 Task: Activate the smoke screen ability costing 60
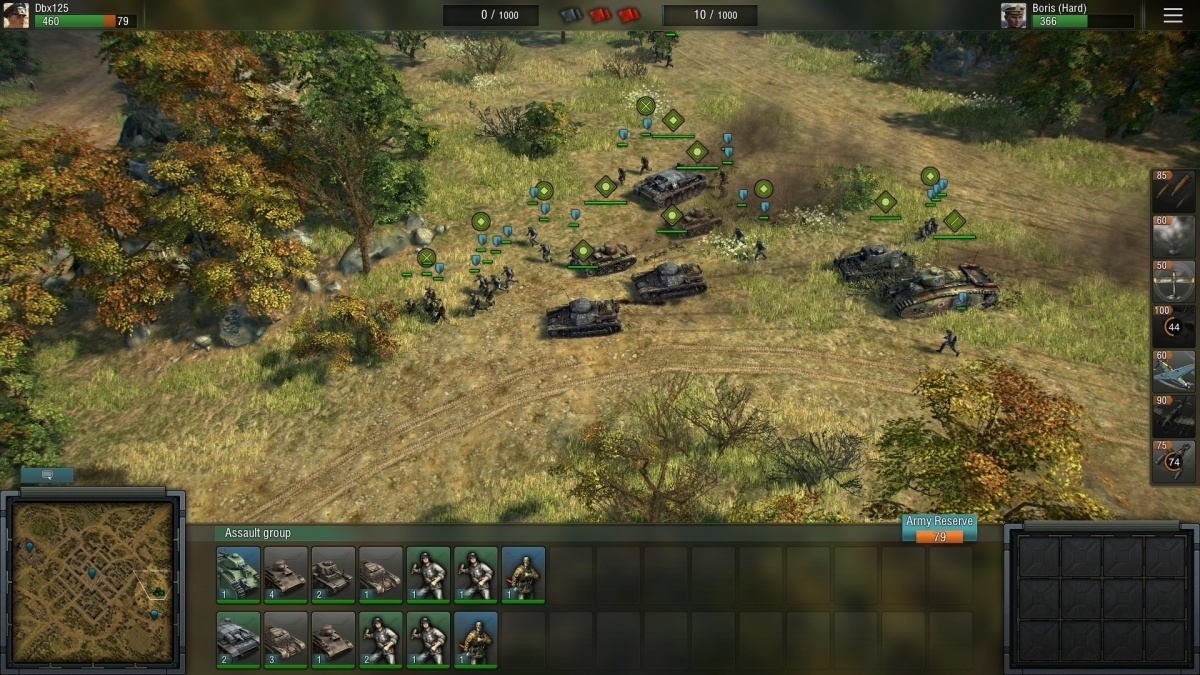[x=1174, y=236]
